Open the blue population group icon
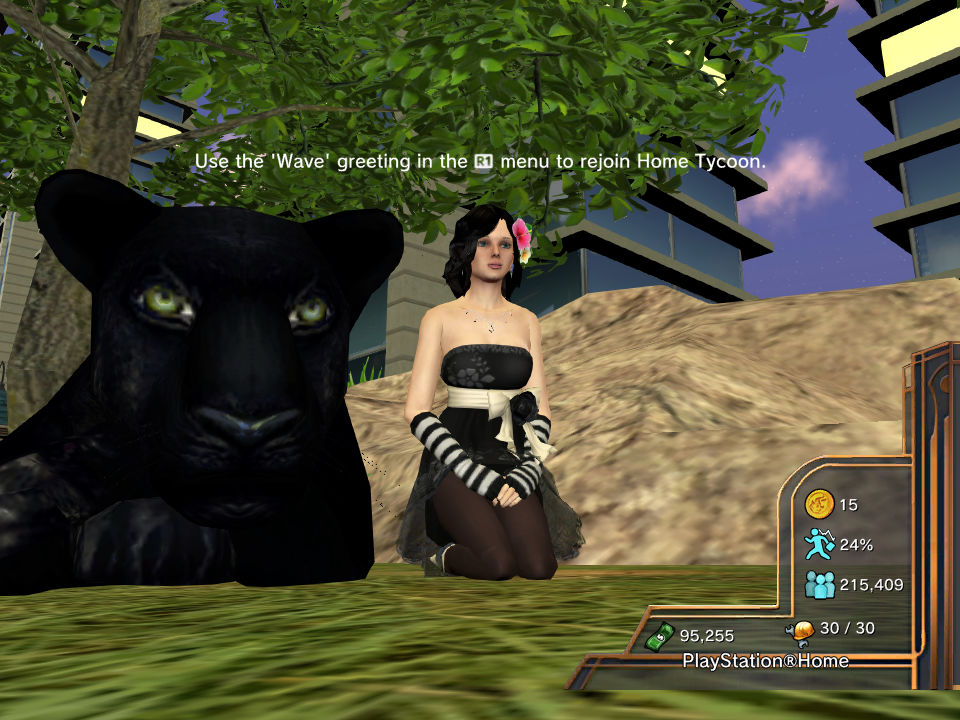This screenshot has height=720, width=960. coord(819,584)
